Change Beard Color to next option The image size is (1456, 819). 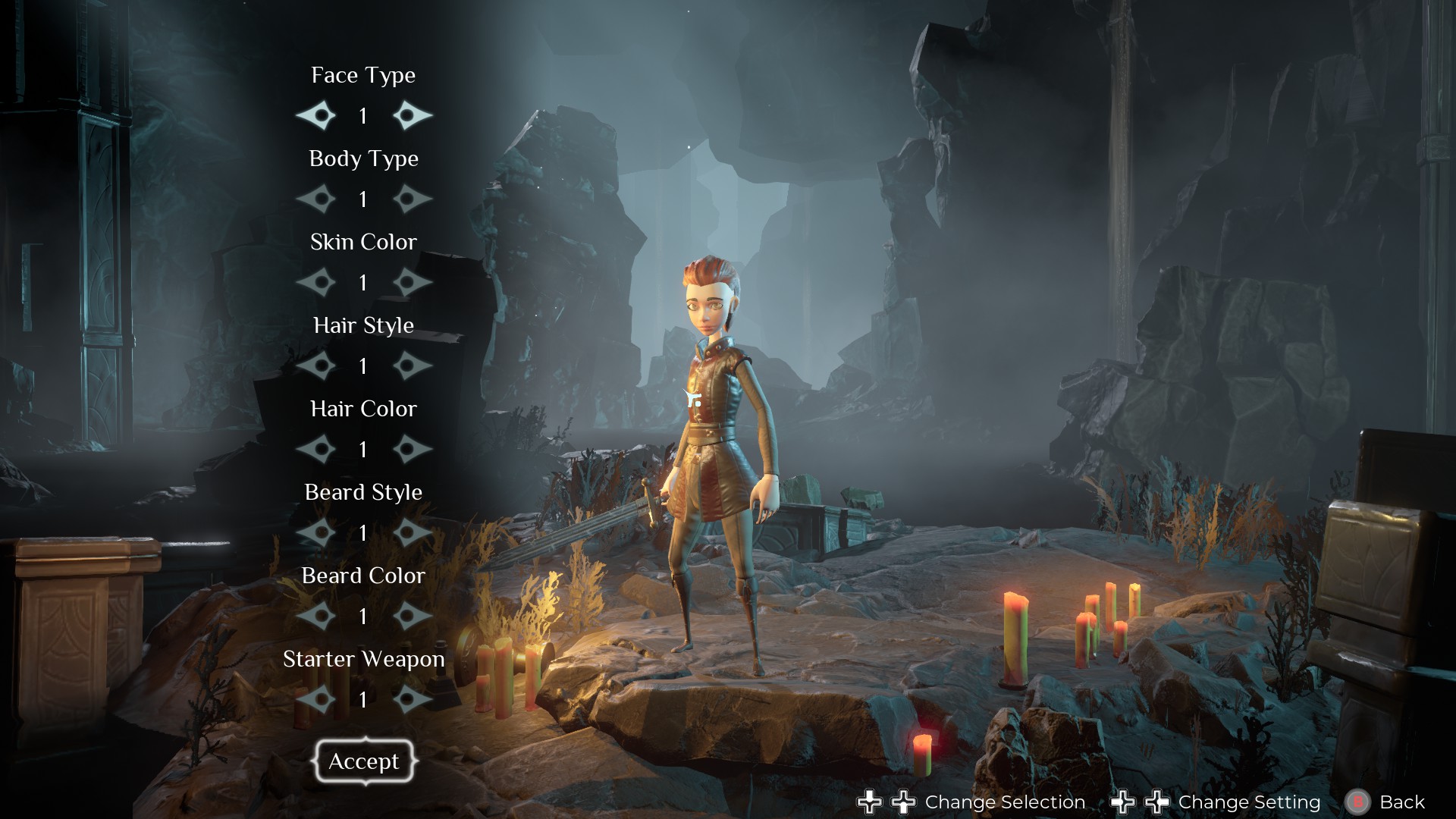[x=412, y=616]
